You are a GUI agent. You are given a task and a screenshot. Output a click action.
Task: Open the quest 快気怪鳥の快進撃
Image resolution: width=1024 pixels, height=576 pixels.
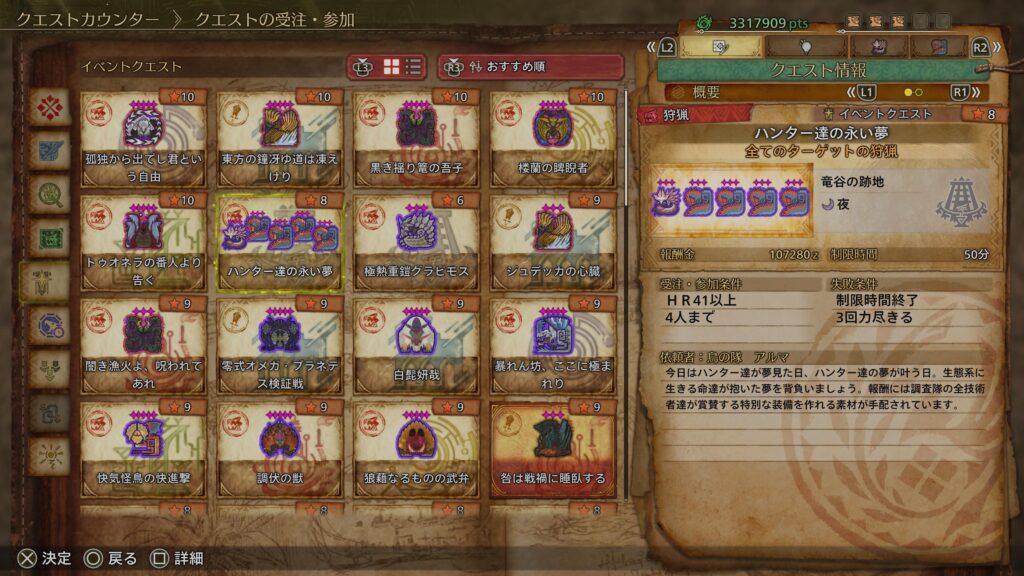point(143,450)
